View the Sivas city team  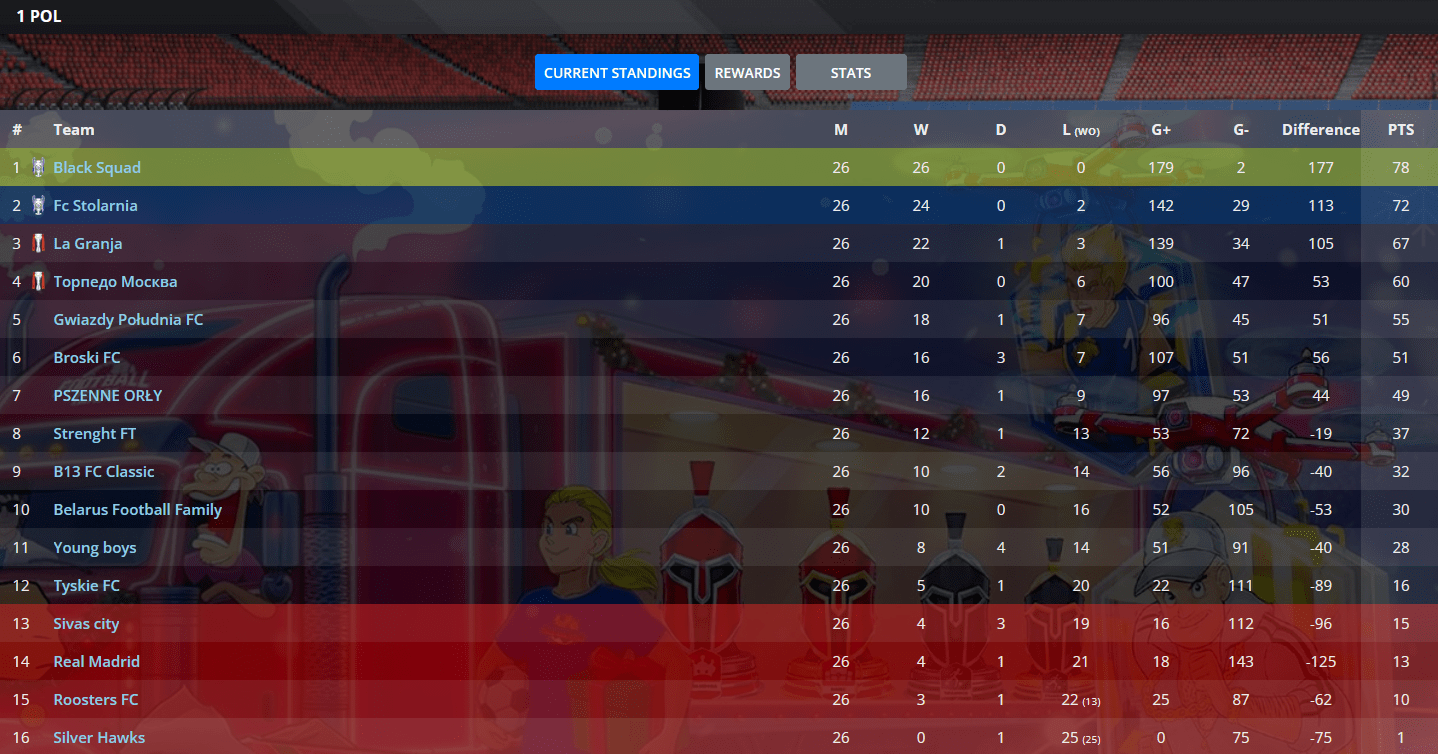tap(86, 624)
